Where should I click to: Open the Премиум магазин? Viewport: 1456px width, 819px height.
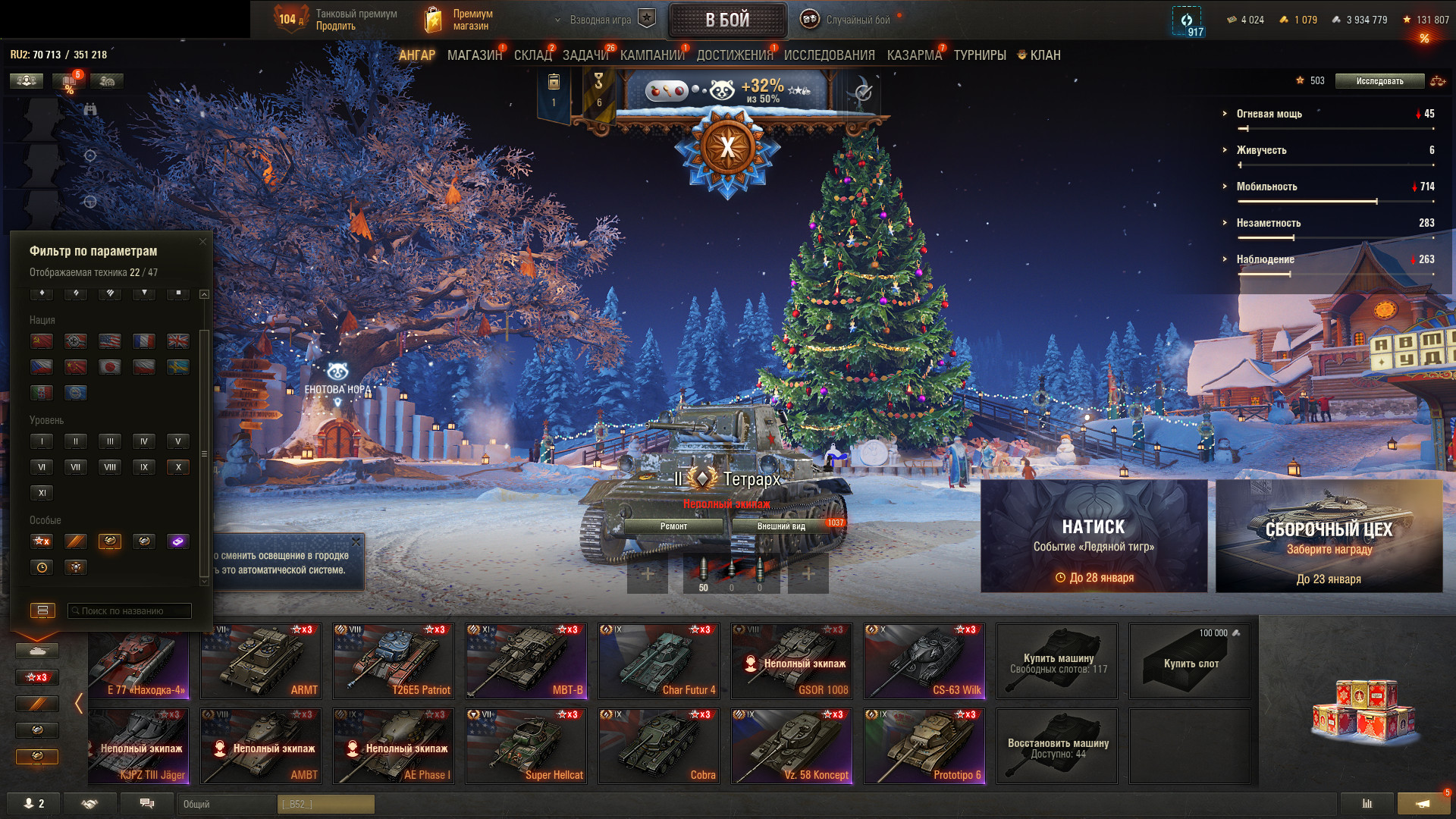click(x=458, y=20)
